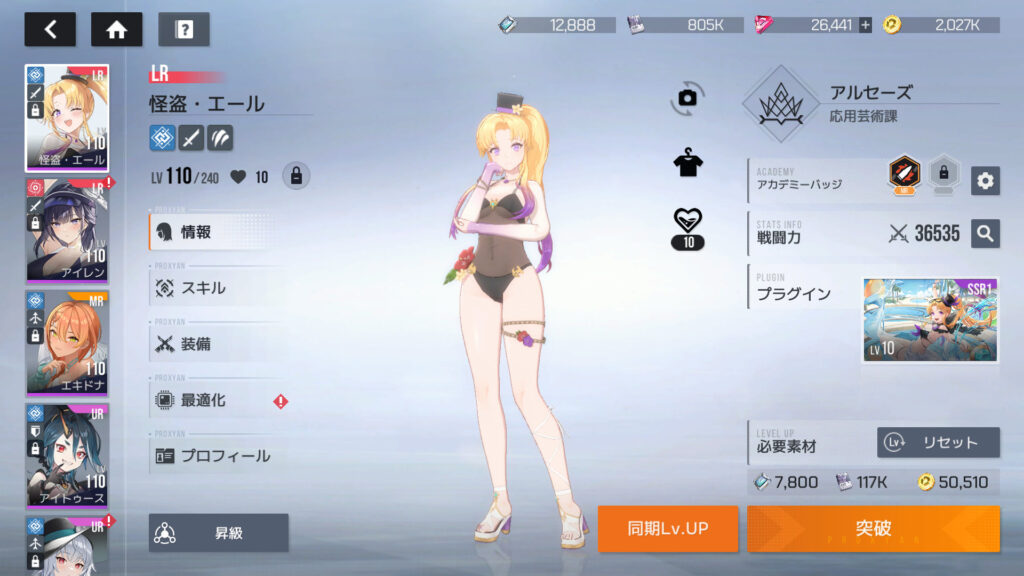Viewport: 1024px width, 576px height.
Task: Open the help guide icon
Action: [x=184, y=29]
